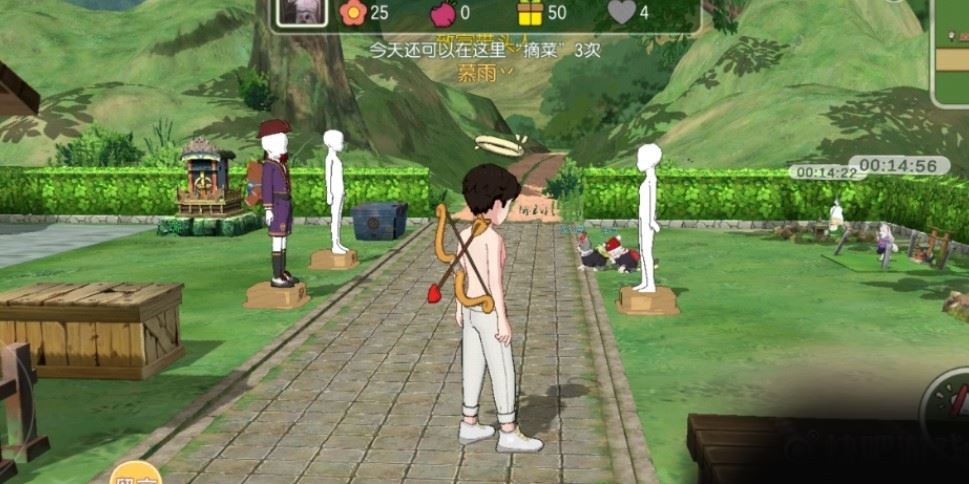Tap the orange flower currency icon
The width and height of the screenshot is (969, 484).
[352, 12]
